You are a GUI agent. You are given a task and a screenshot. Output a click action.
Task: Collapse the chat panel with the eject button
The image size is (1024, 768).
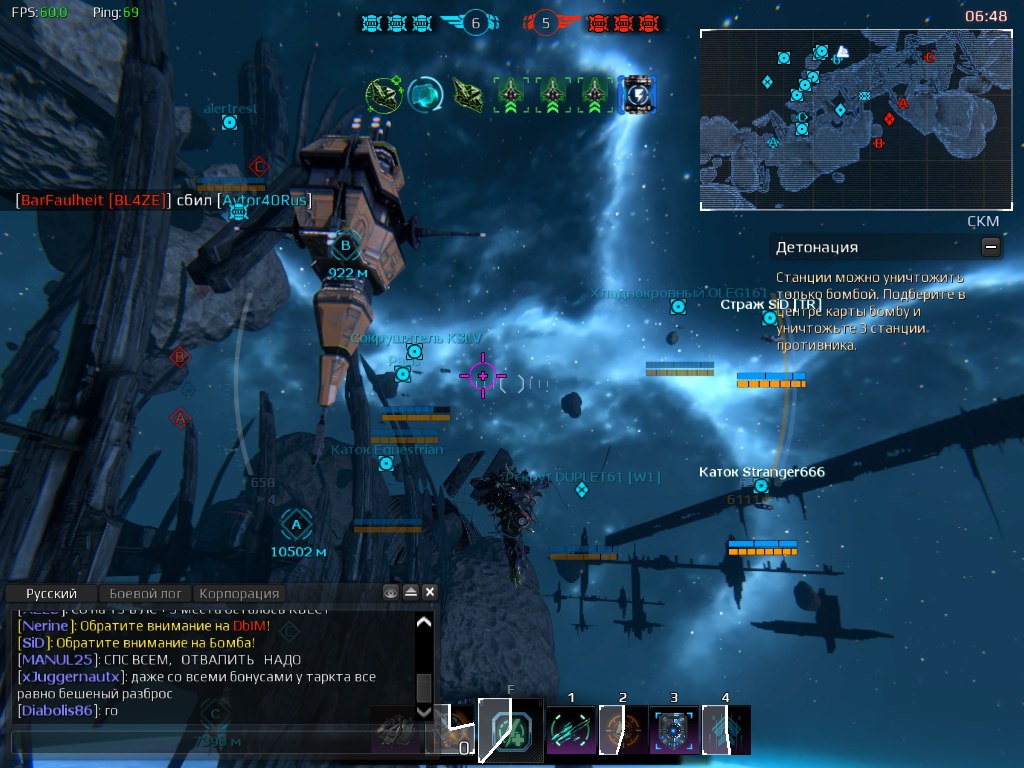coord(411,593)
